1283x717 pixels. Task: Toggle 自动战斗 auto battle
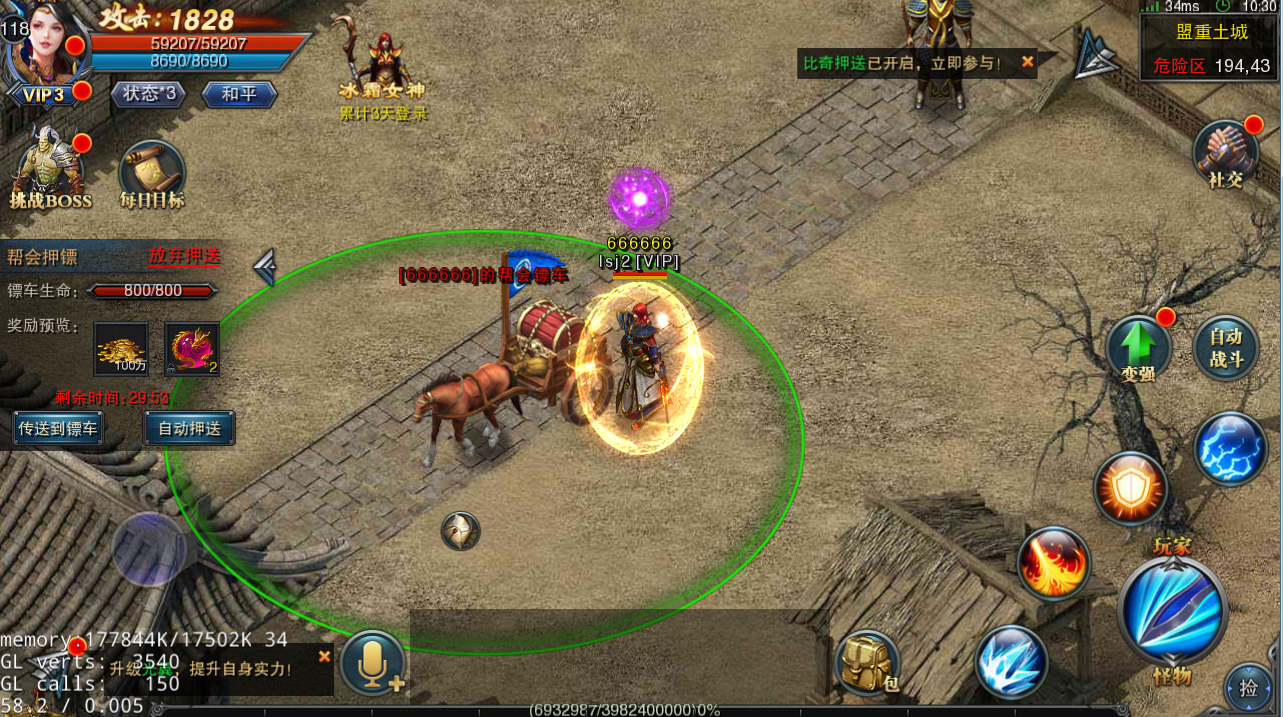(1226, 348)
